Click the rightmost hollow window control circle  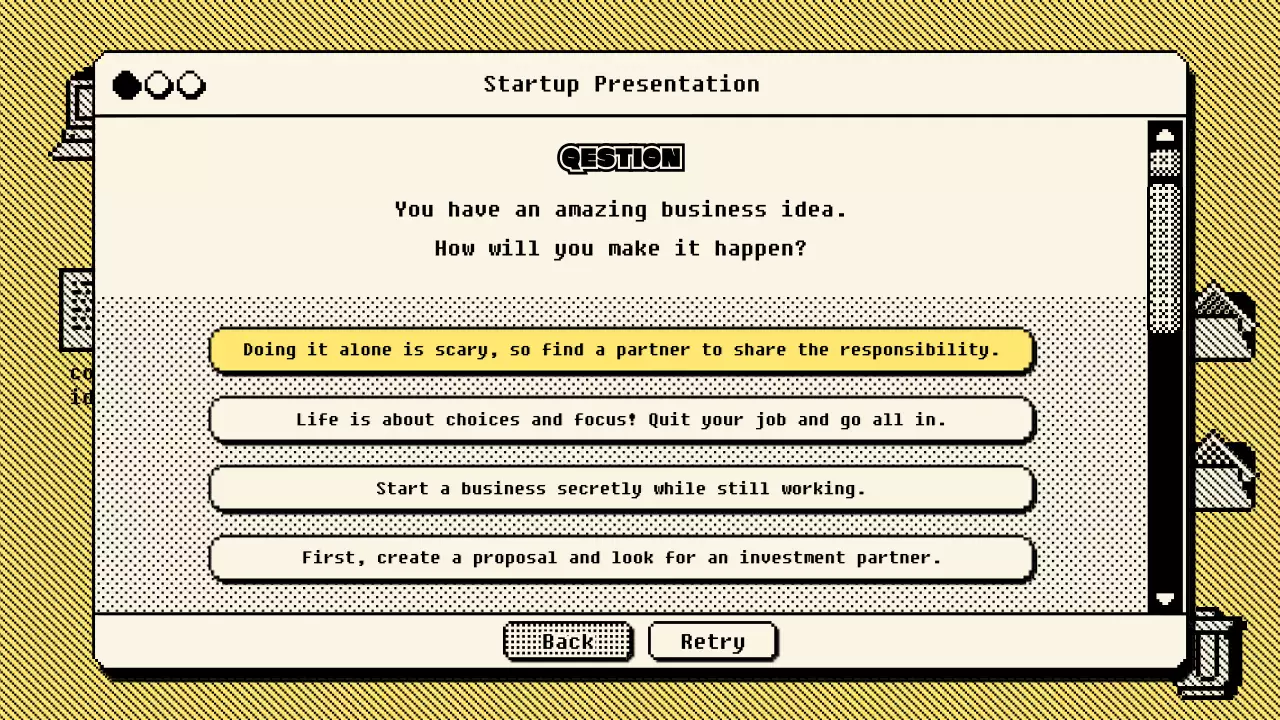(190, 85)
